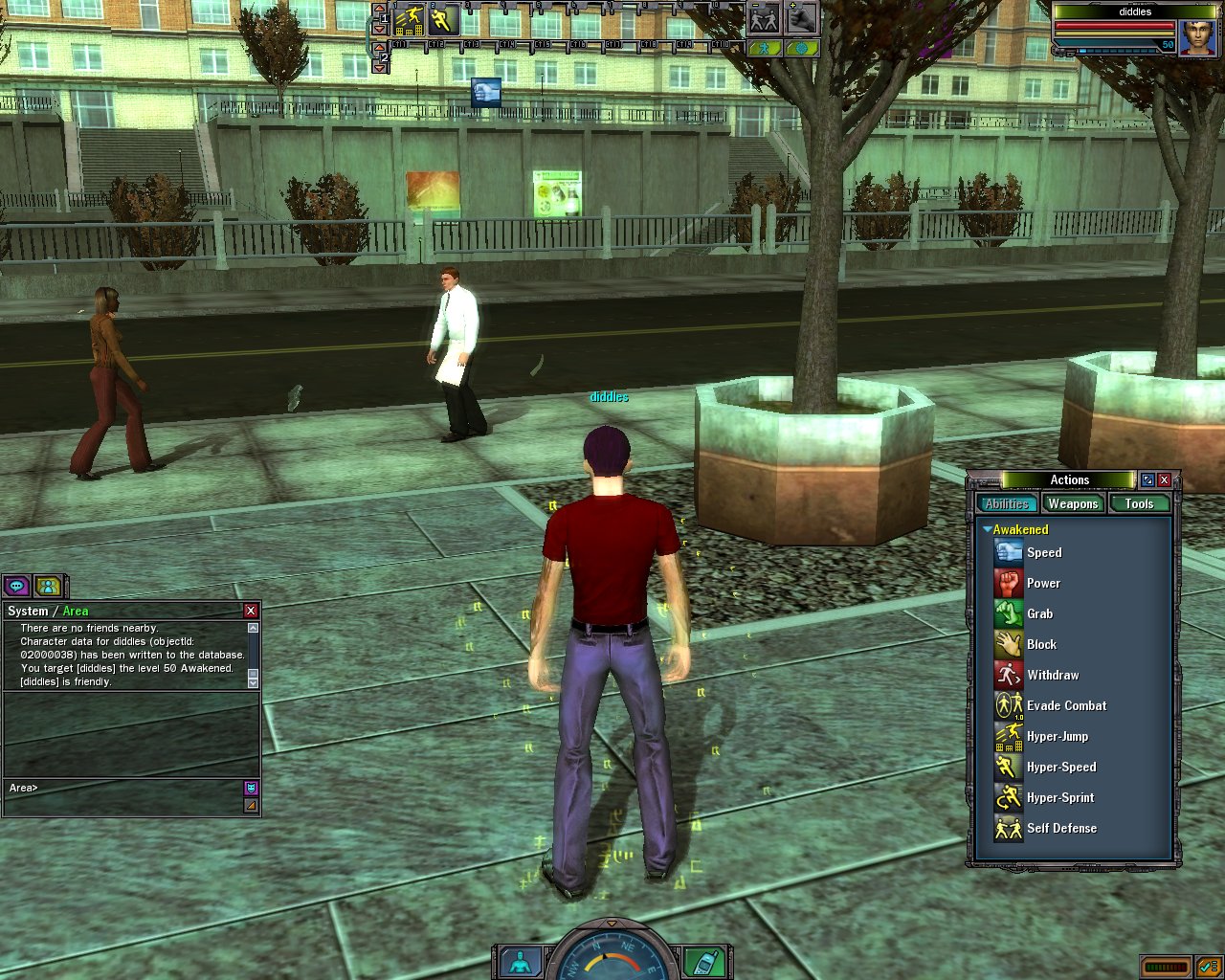Open the cell phone button
This screenshot has height=980, width=1225.
click(x=703, y=961)
